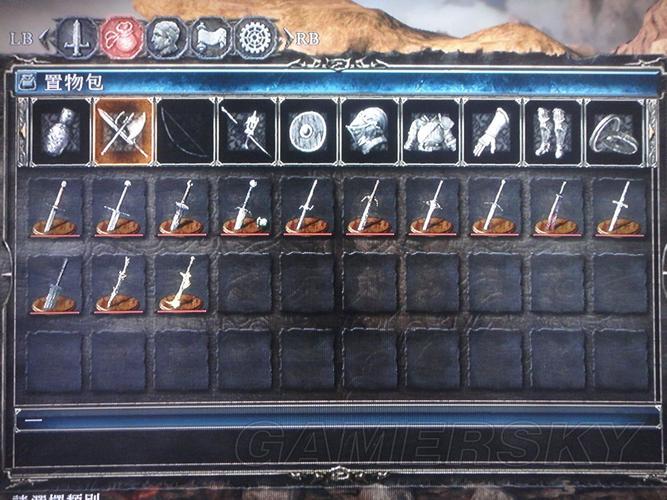The width and height of the screenshot is (667, 500).
Task: Open the scroll-shaped messages tab
Action: point(208,38)
